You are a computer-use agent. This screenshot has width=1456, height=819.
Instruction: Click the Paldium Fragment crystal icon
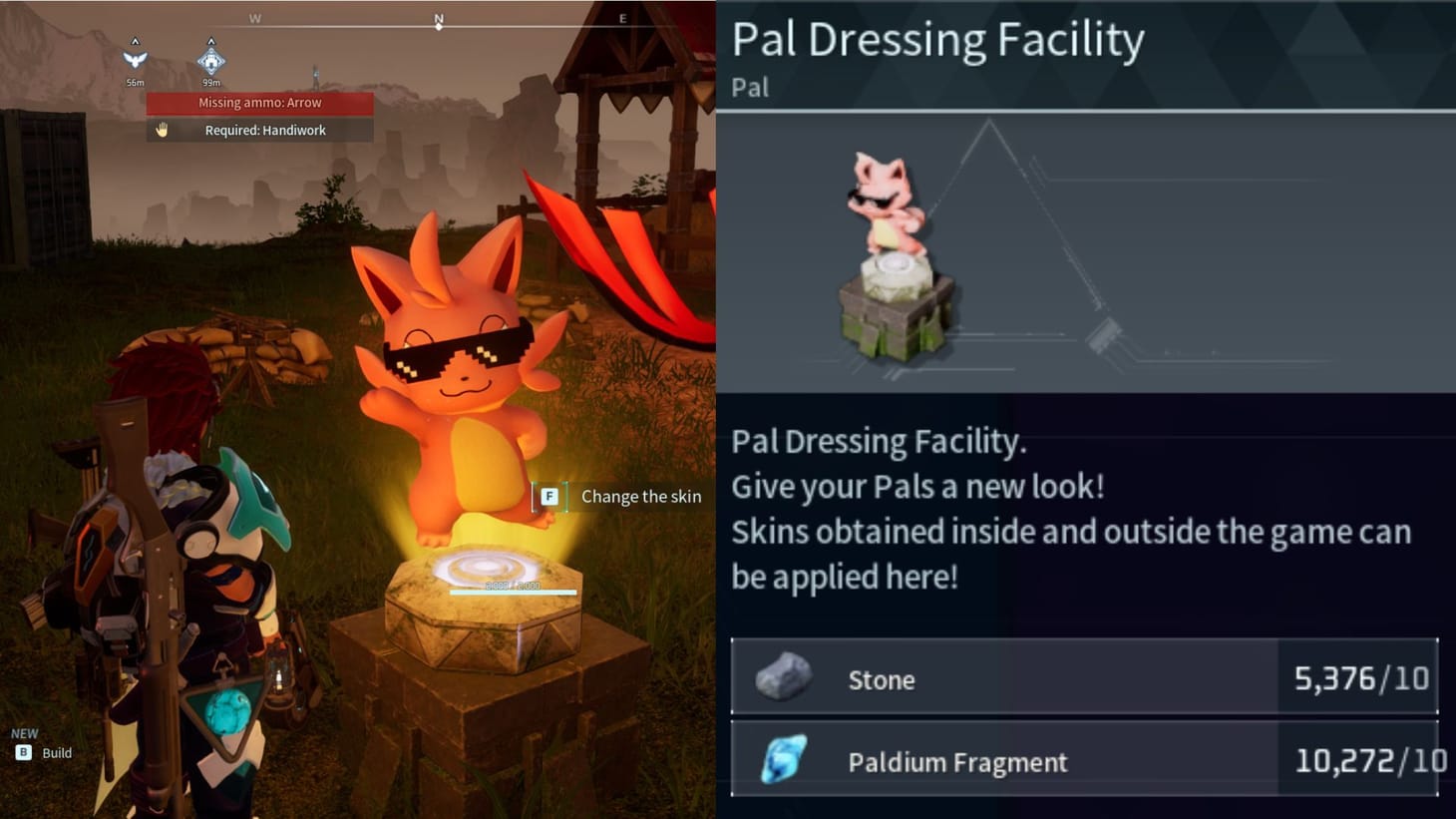783,759
